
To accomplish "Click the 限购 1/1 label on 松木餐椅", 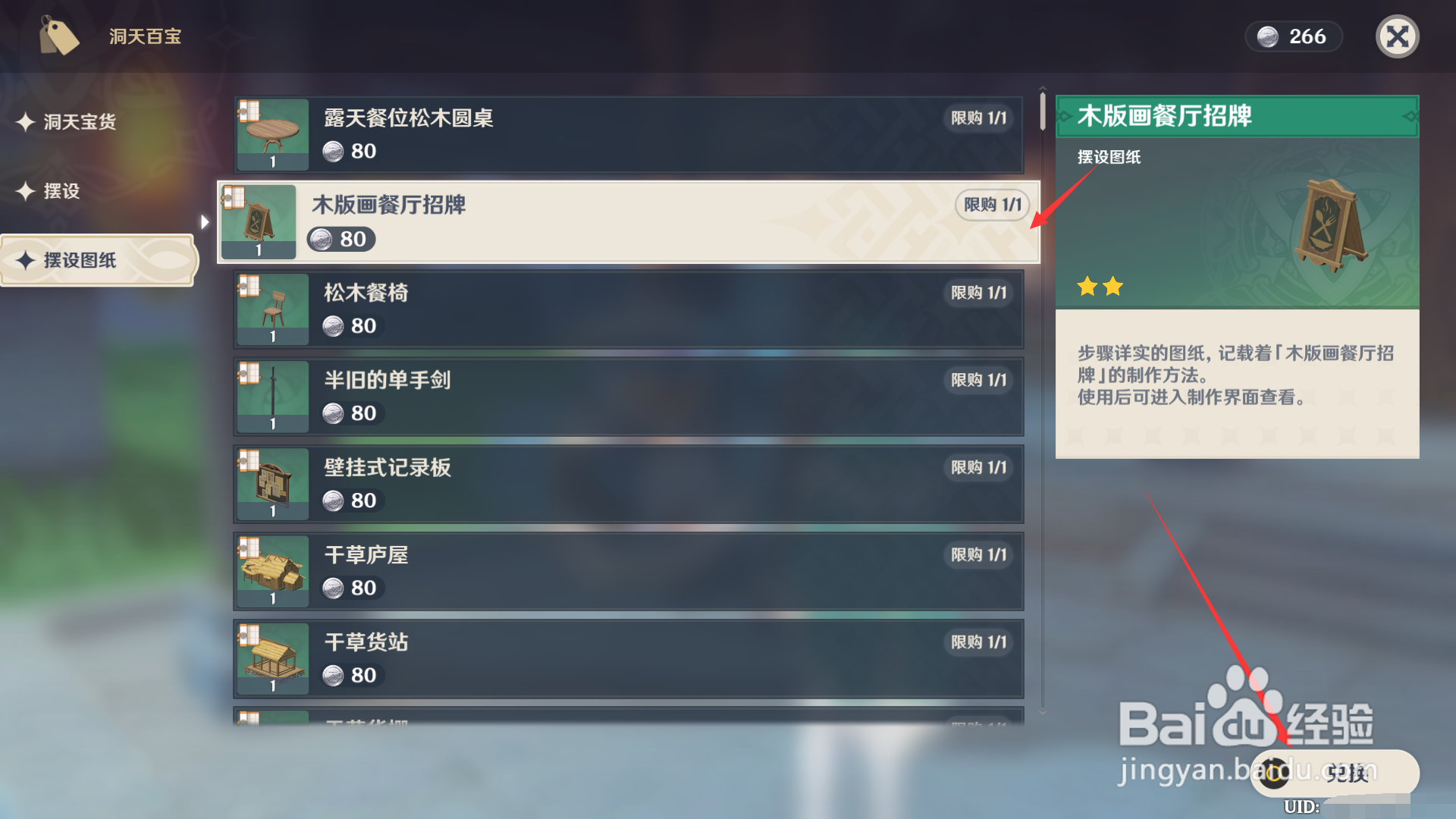I will click(x=977, y=293).
